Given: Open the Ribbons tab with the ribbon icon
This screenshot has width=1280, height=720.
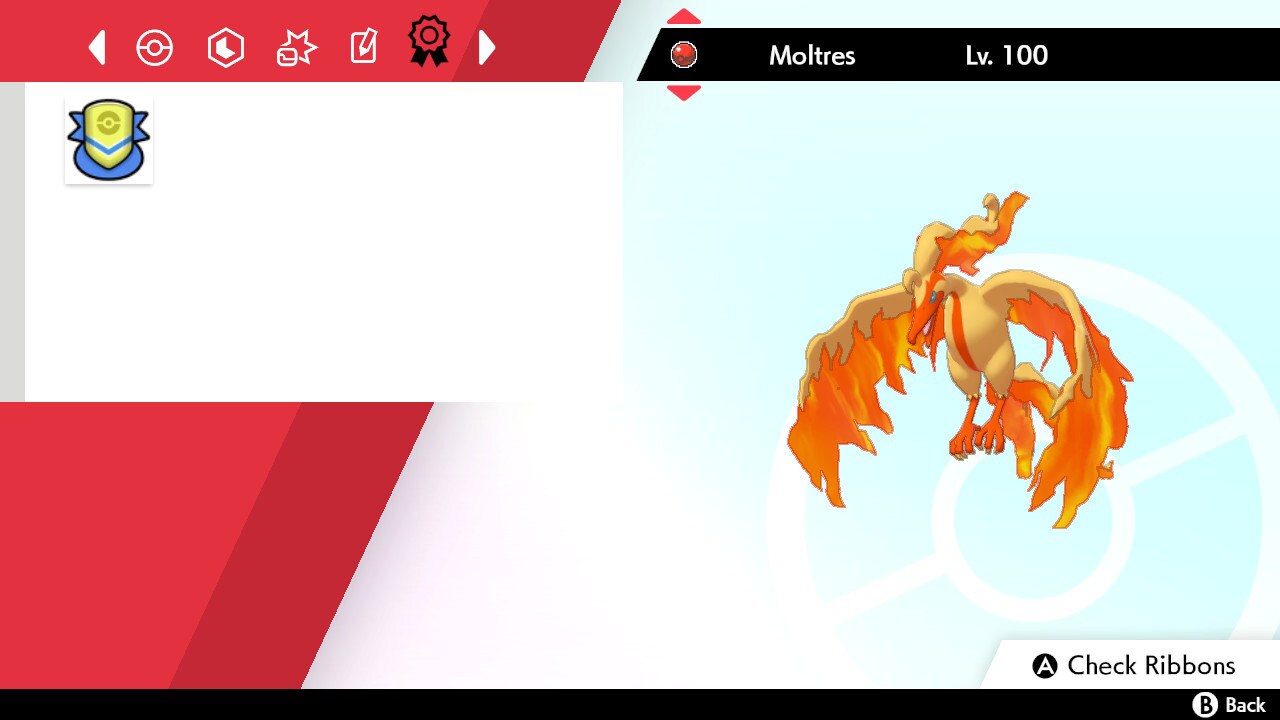Looking at the screenshot, I should tap(429, 41).
